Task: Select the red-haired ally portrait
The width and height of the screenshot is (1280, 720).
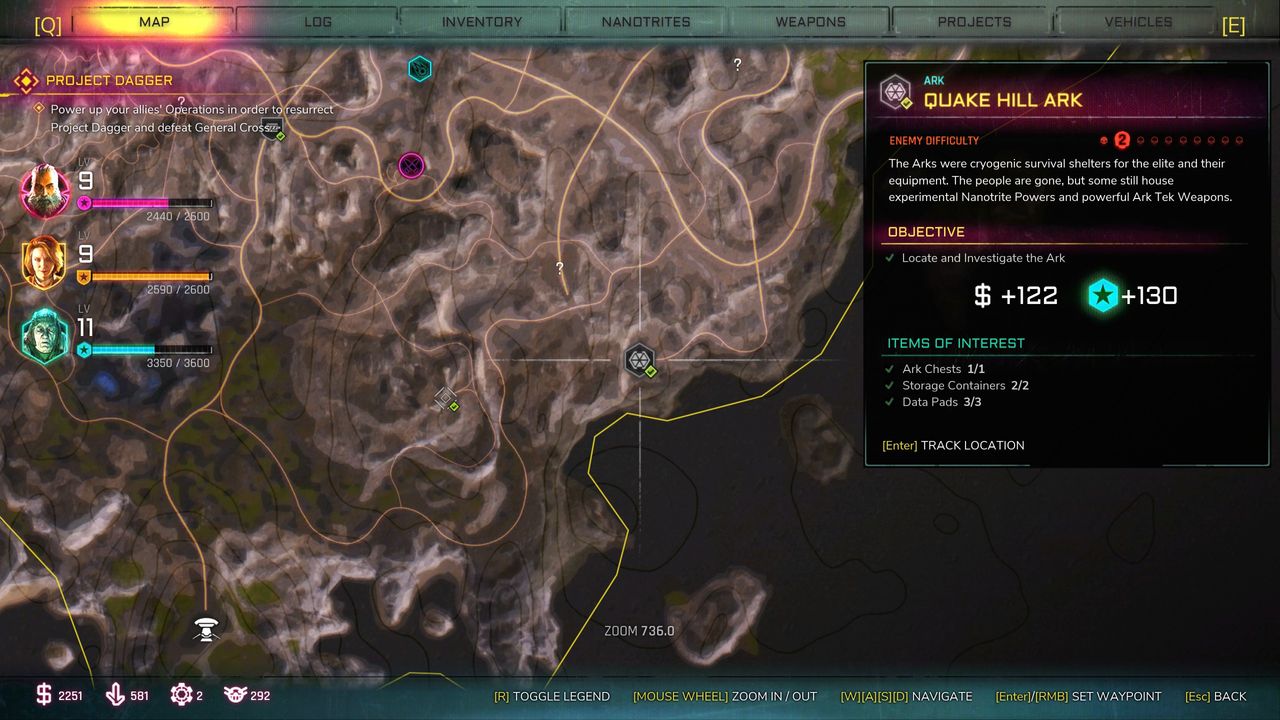Action: pos(46,263)
